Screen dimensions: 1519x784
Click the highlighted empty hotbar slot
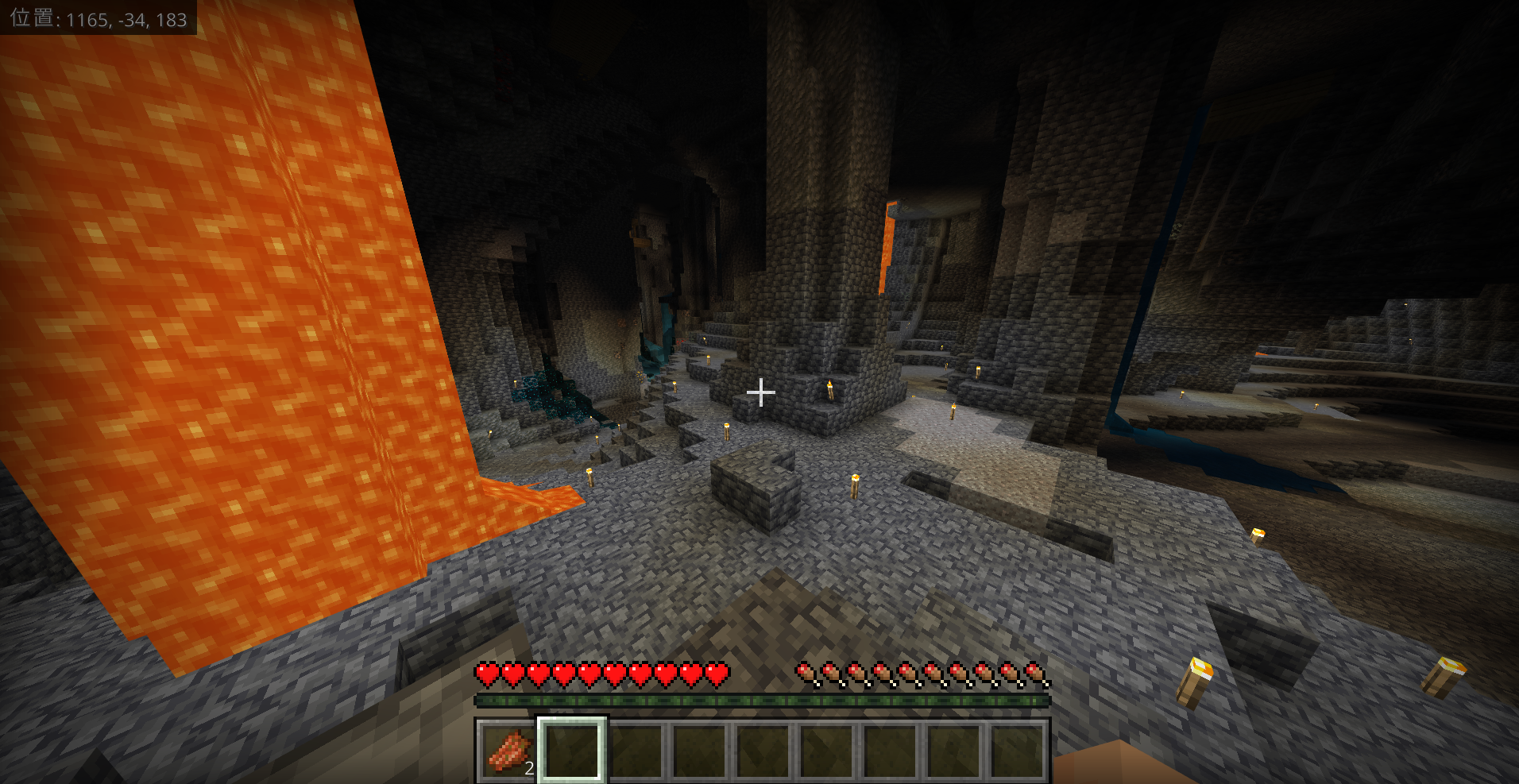[572, 750]
